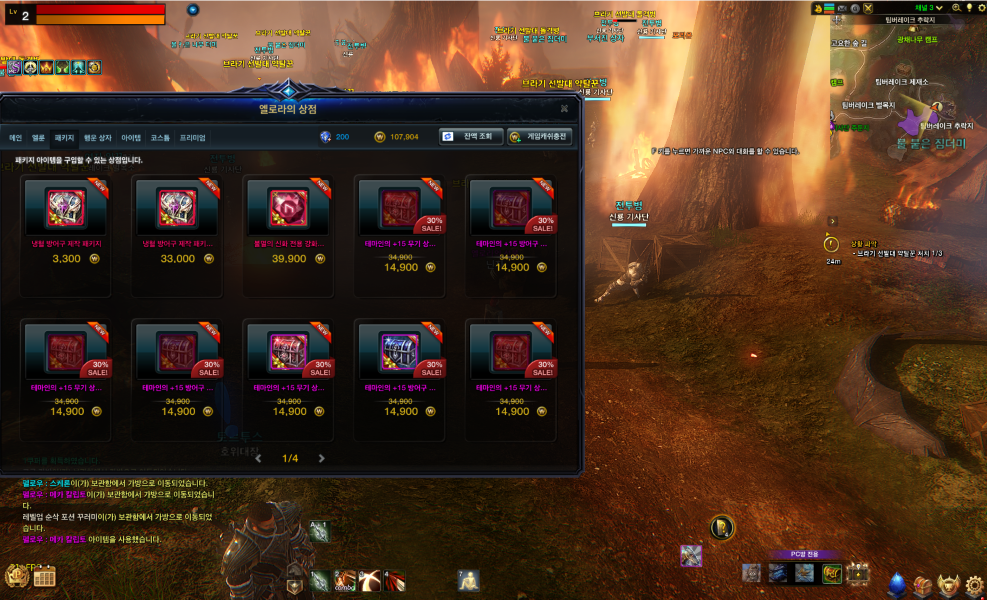Show the 프리미엄 shop tab
The image size is (987, 600).
point(193,137)
